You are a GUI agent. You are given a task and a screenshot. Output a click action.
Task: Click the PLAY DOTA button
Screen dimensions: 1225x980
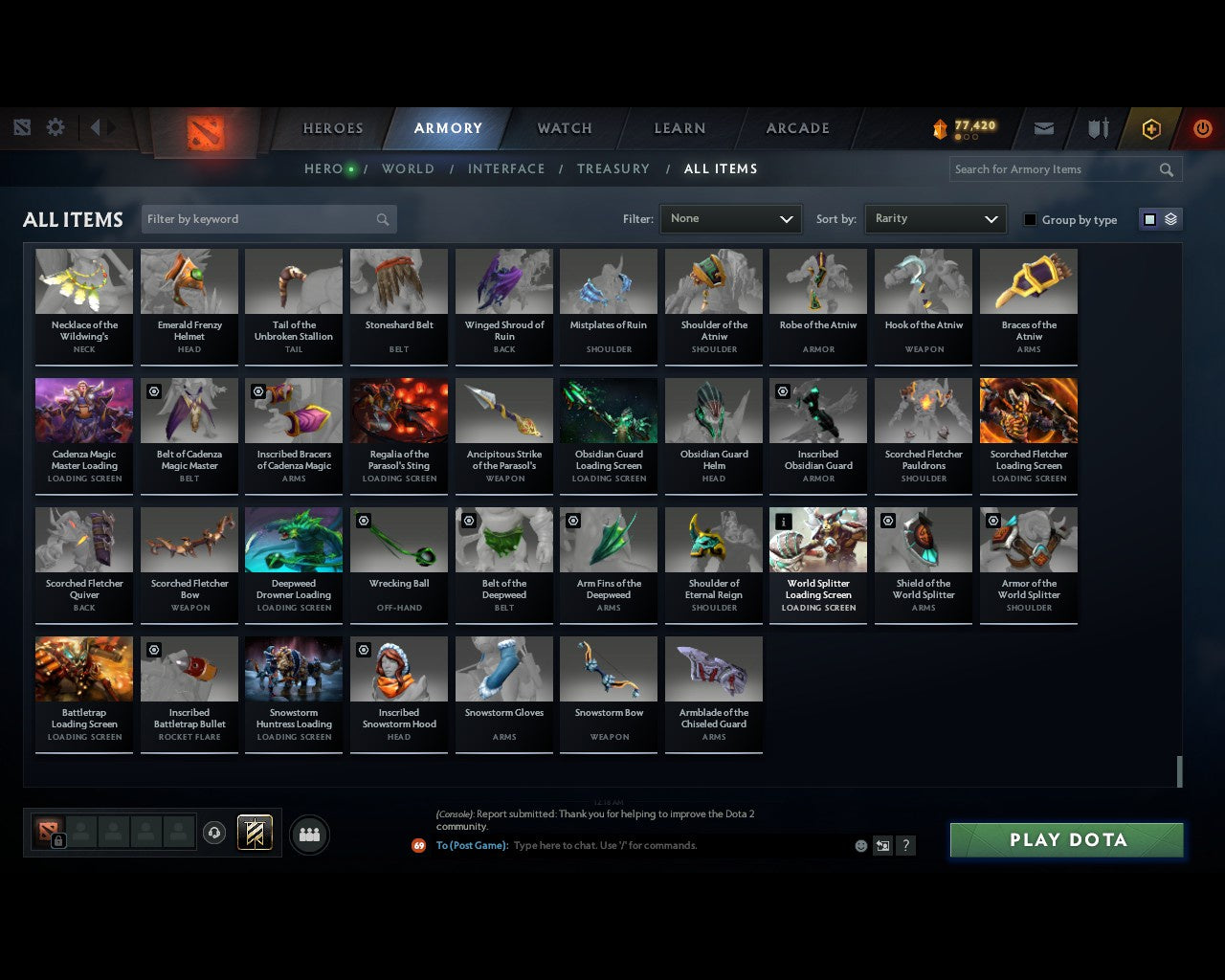pyautogui.click(x=1065, y=839)
